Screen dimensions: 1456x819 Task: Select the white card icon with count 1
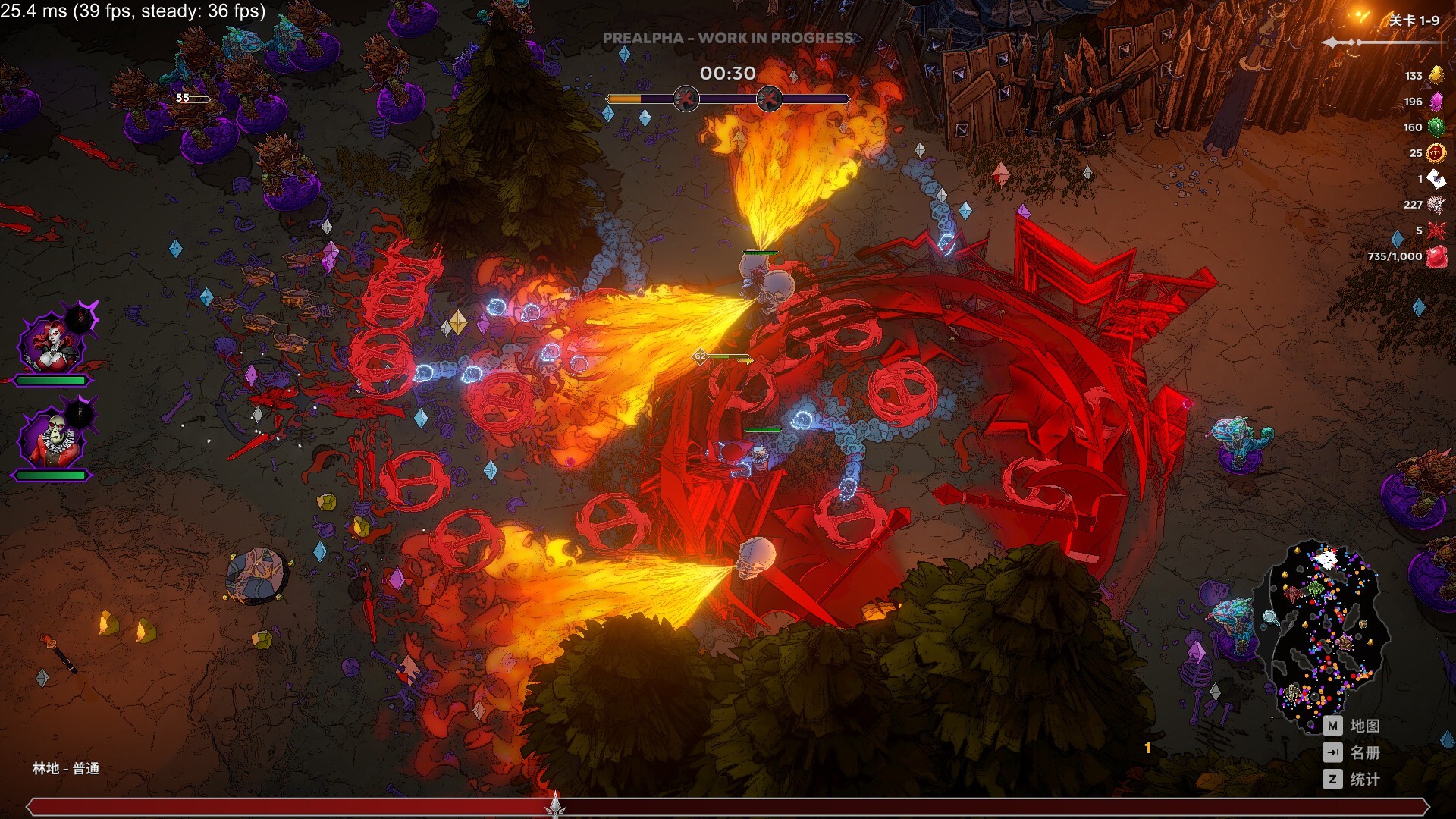[x=1437, y=178]
